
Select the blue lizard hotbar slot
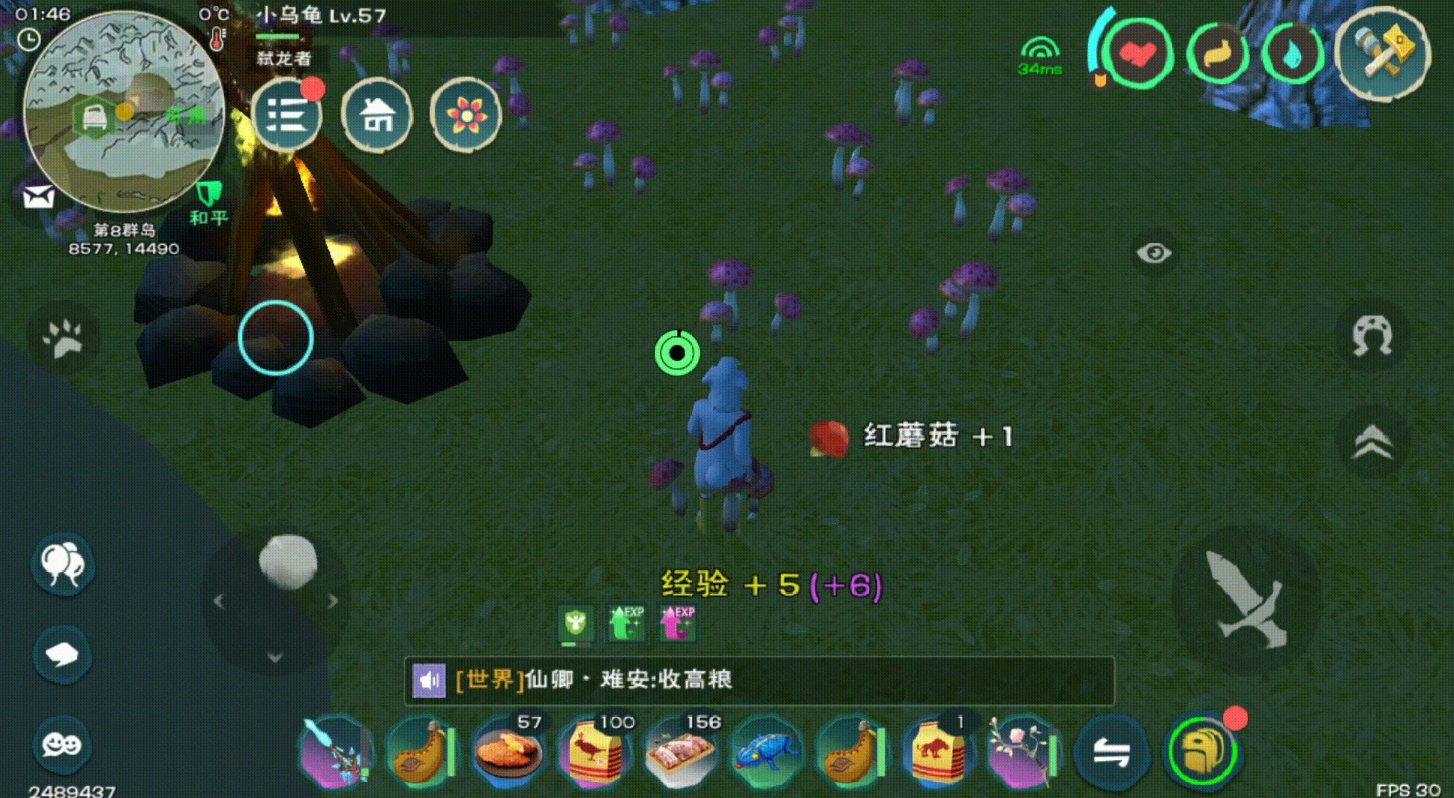tap(767, 751)
